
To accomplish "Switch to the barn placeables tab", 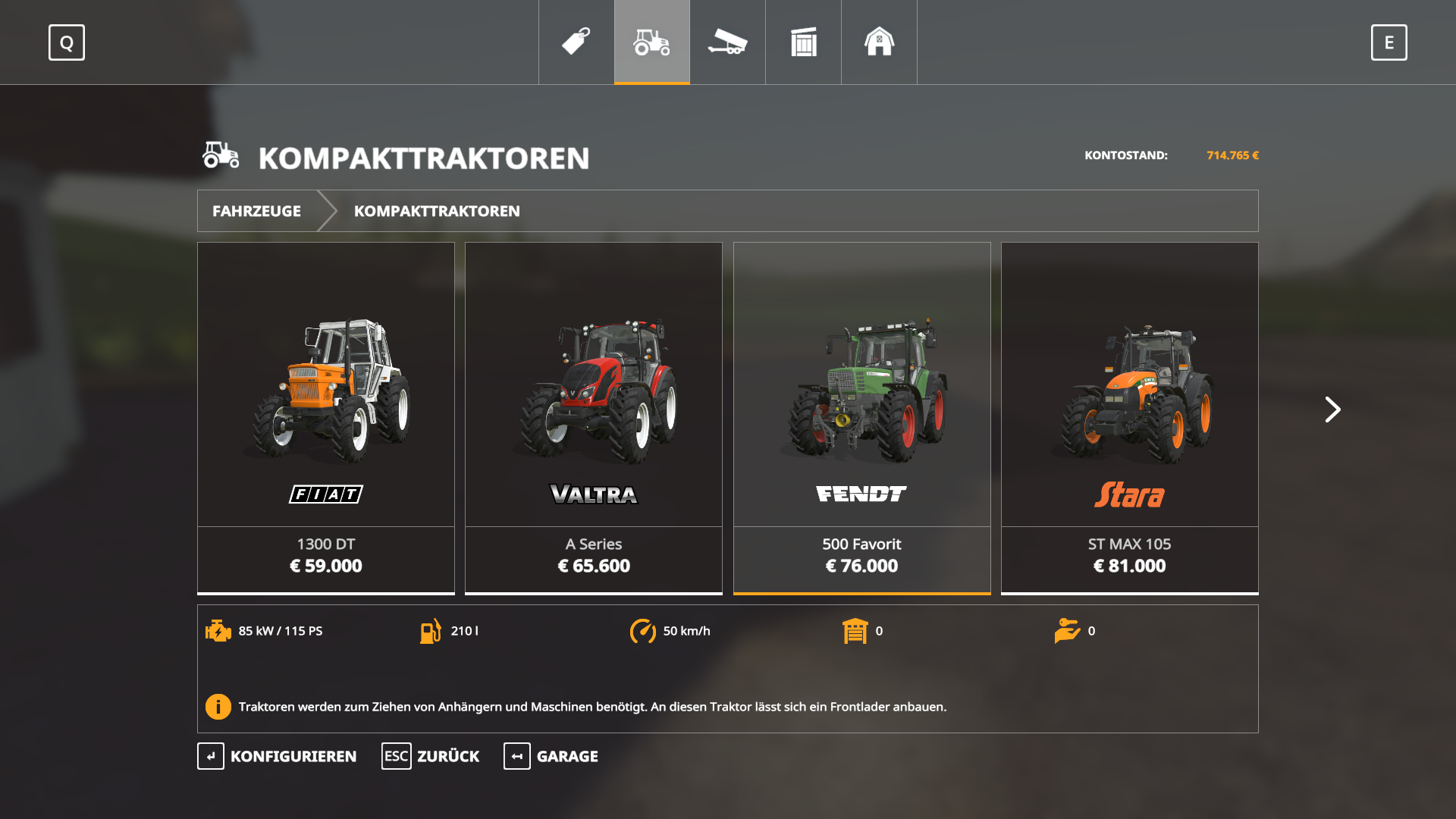I will click(880, 42).
